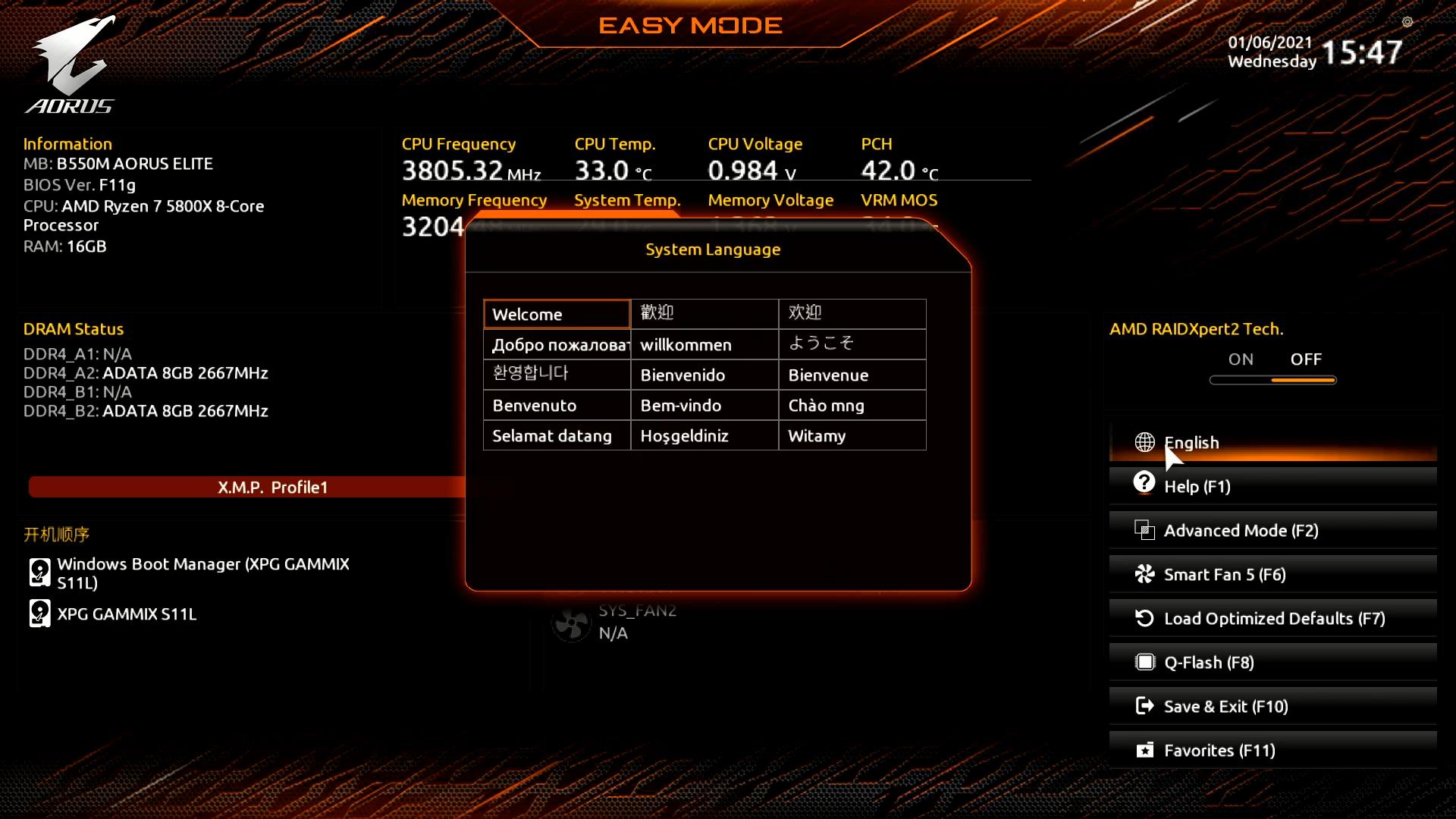Open Smart Fan 5 settings

(1225, 575)
